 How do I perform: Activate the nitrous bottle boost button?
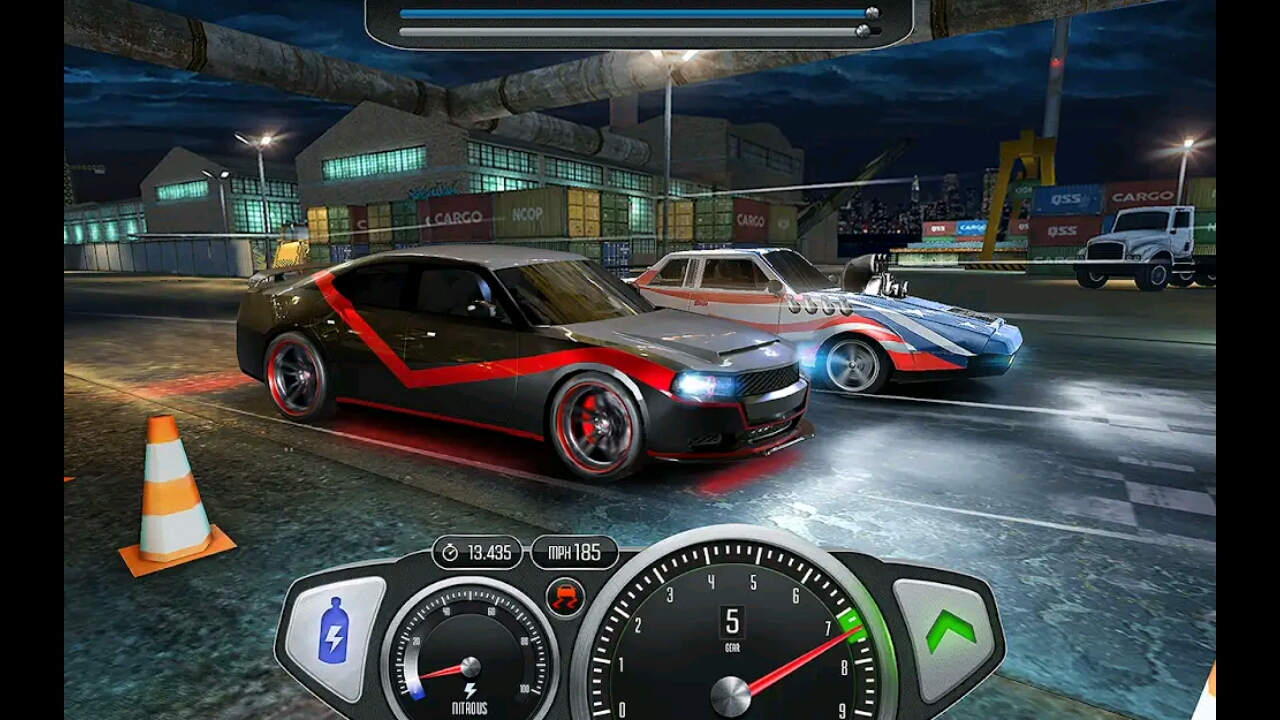[334, 637]
